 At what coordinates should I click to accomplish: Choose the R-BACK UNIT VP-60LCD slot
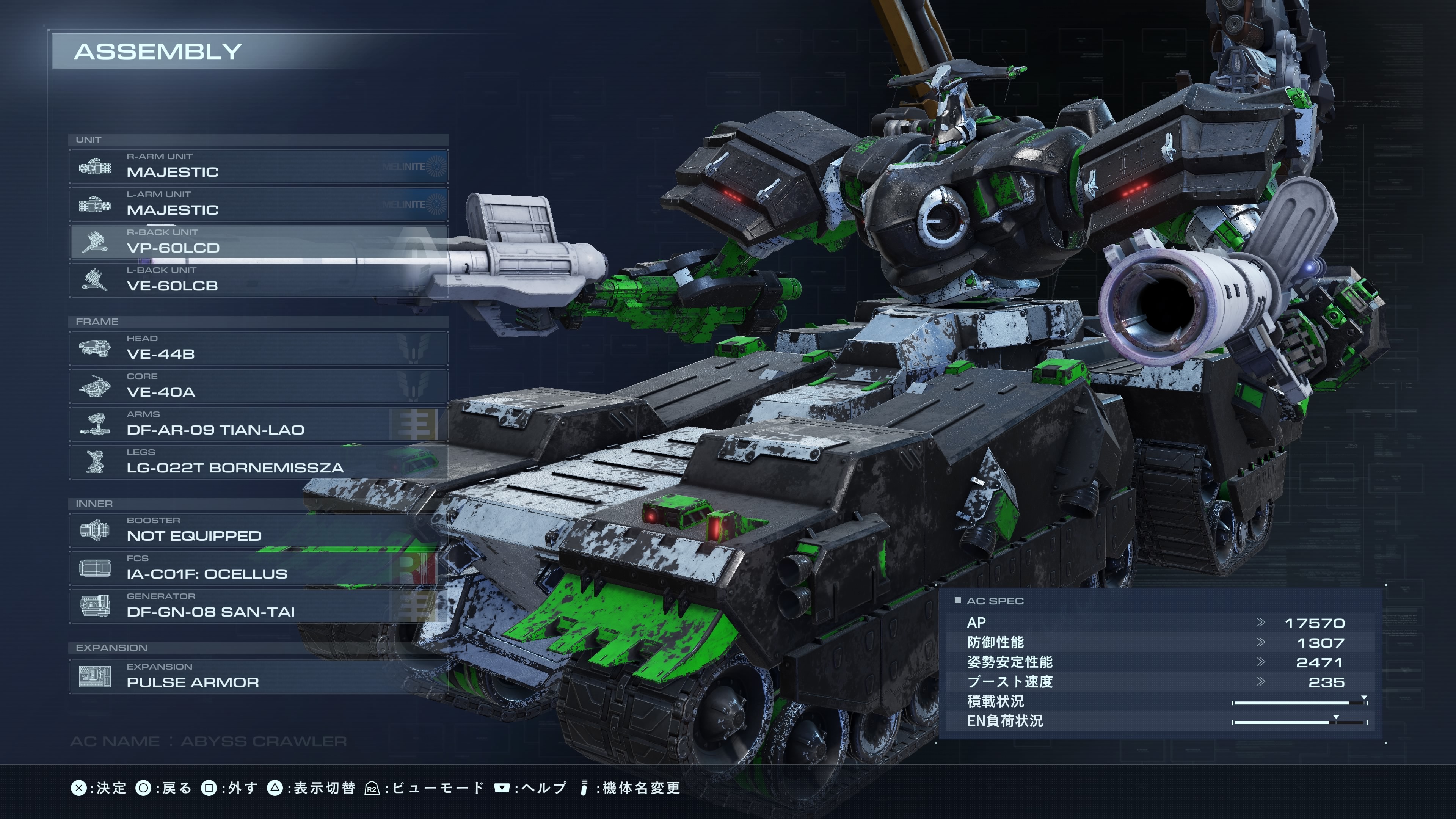tap(258, 242)
